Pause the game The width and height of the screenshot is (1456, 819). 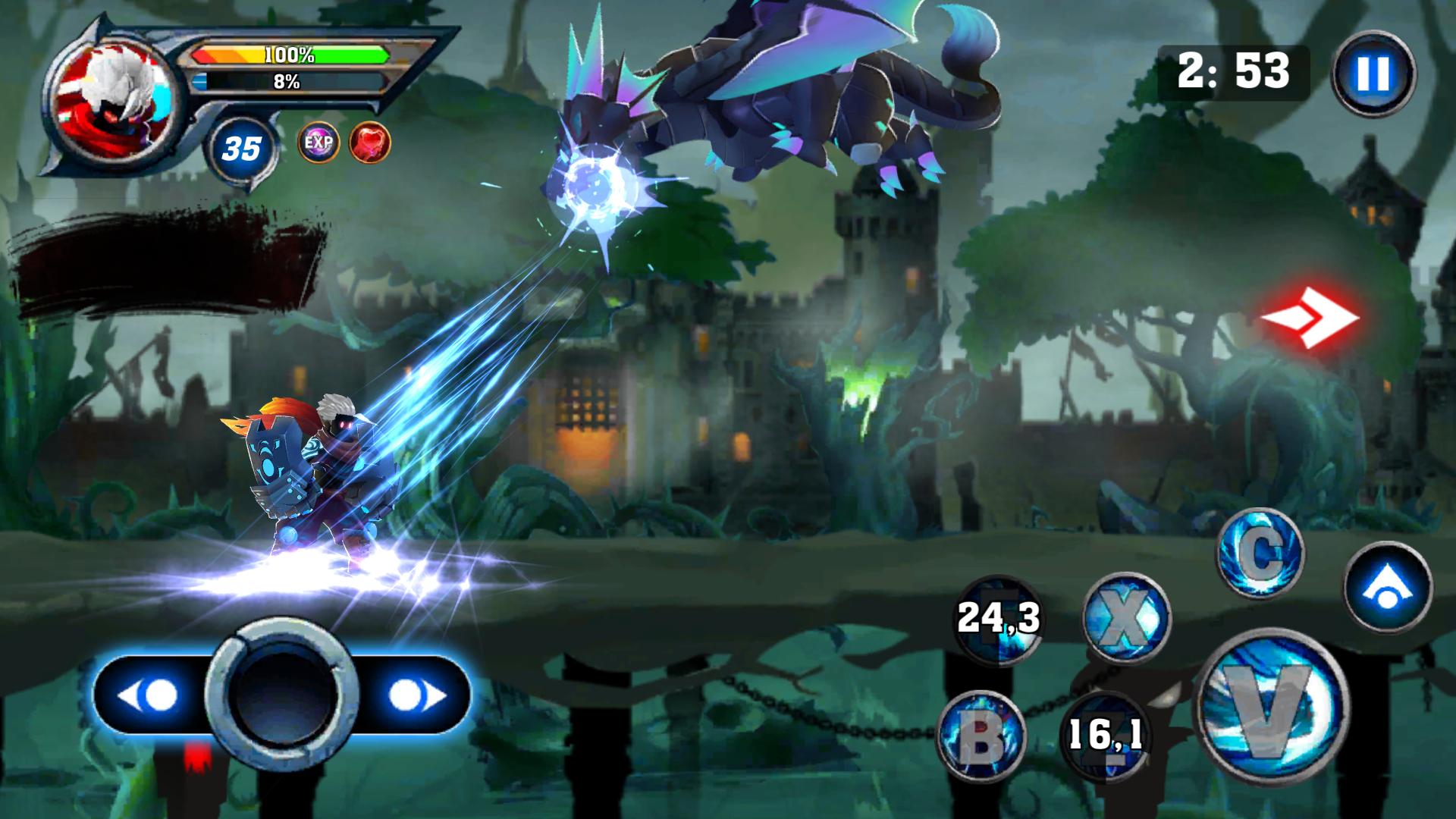[1373, 73]
